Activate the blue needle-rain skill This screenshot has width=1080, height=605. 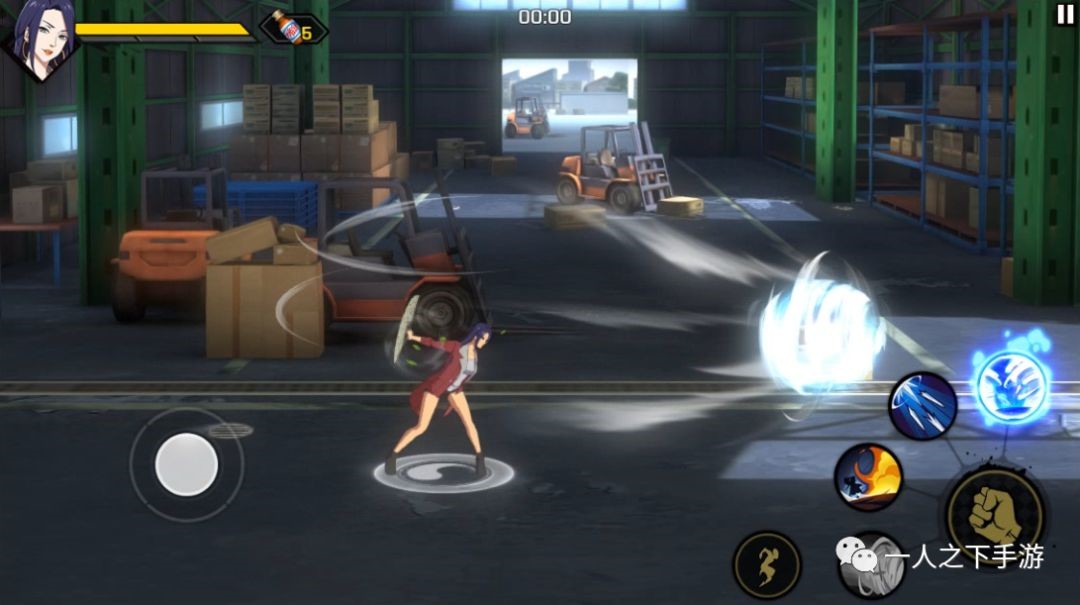pyautogui.click(x=922, y=405)
